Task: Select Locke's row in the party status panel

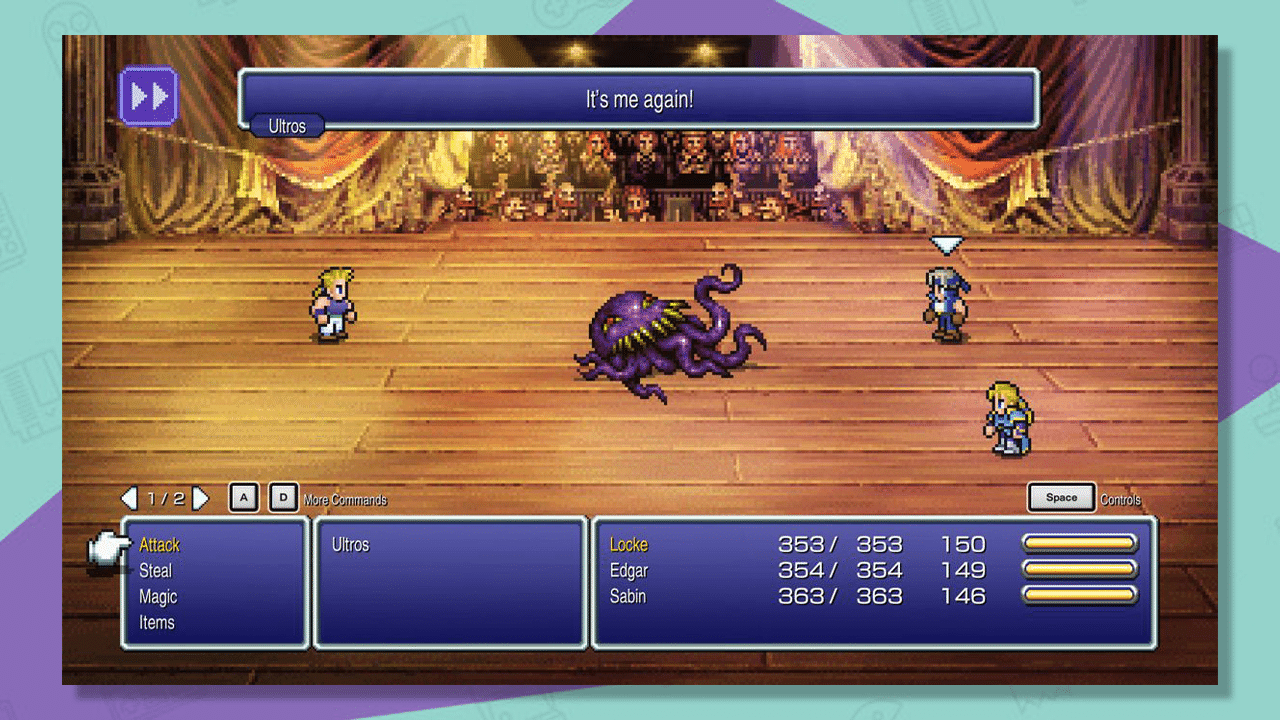Action: (x=628, y=545)
